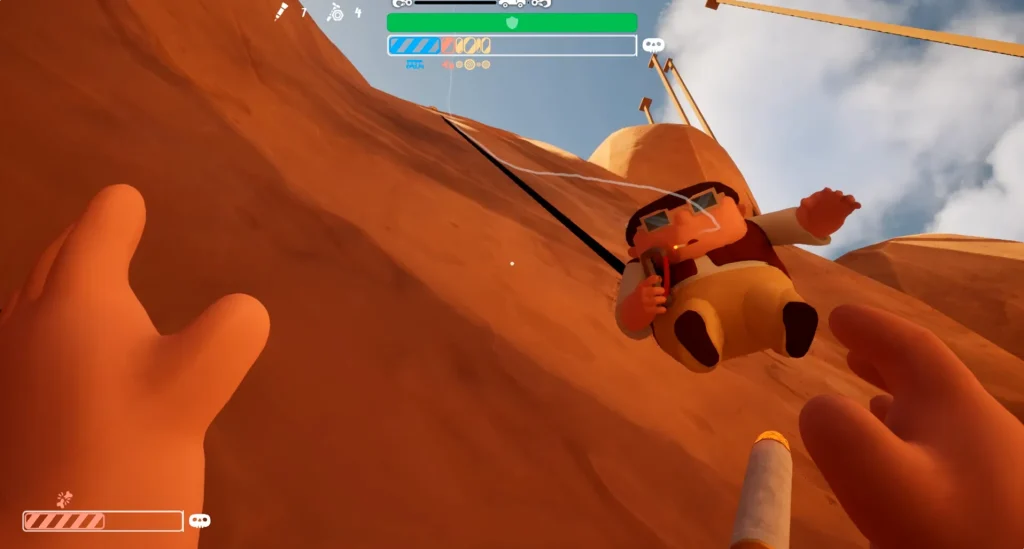
Task: Click the flashlight-shaped item icon with count 7
Action: click(x=283, y=12)
